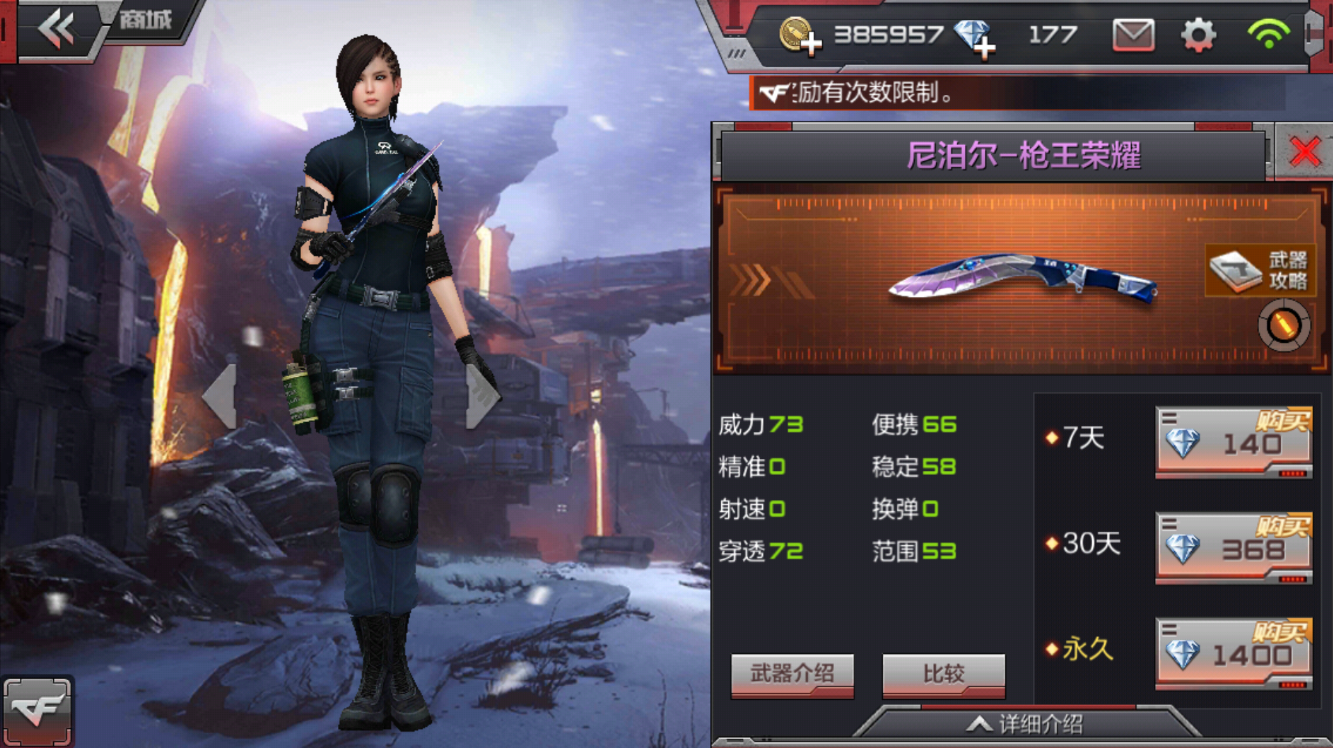Buy the 永久 option for 1400 diamonds
The width and height of the screenshot is (1333, 748).
[1233, 654]
